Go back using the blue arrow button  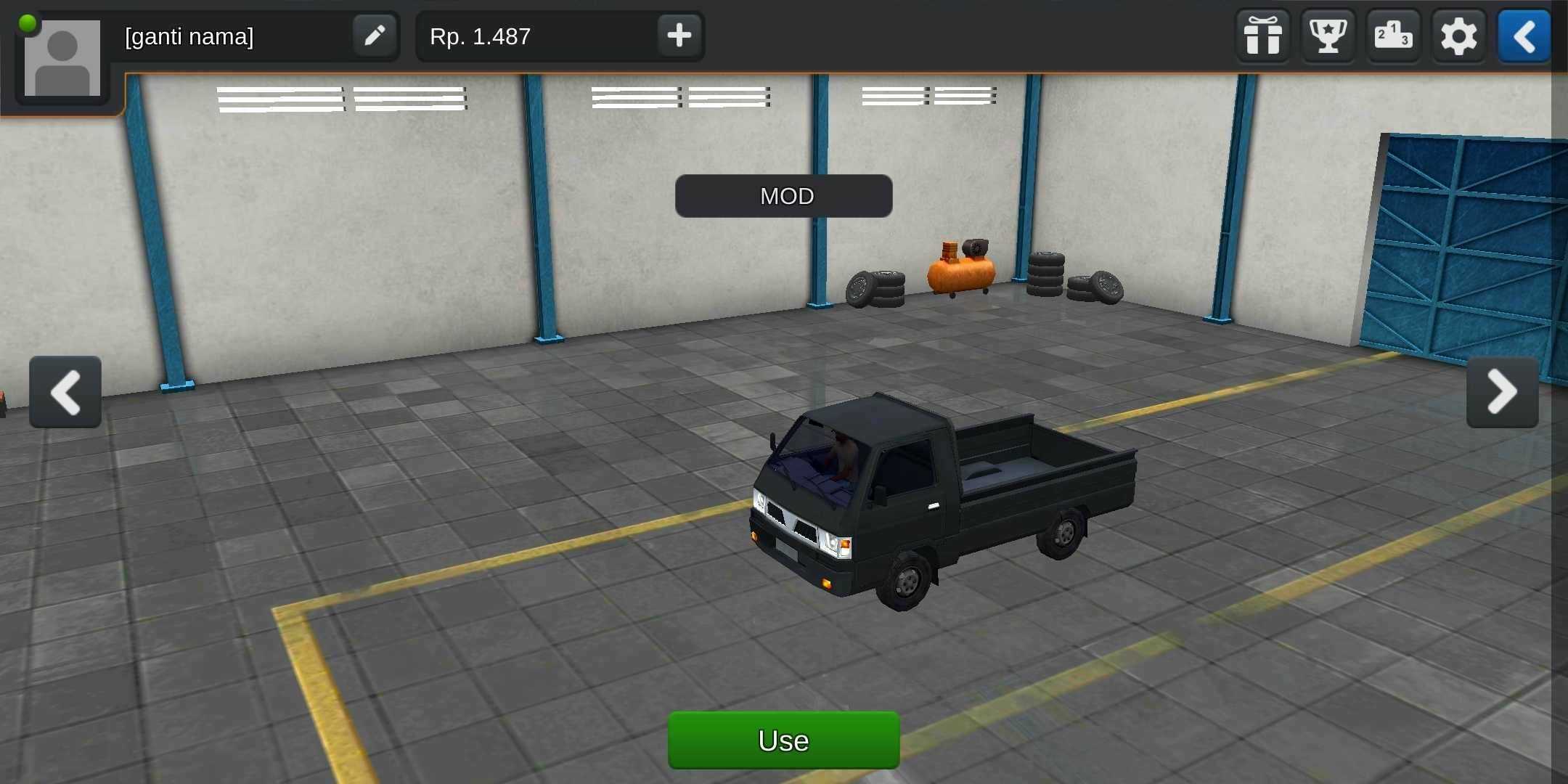point(1524,36)
